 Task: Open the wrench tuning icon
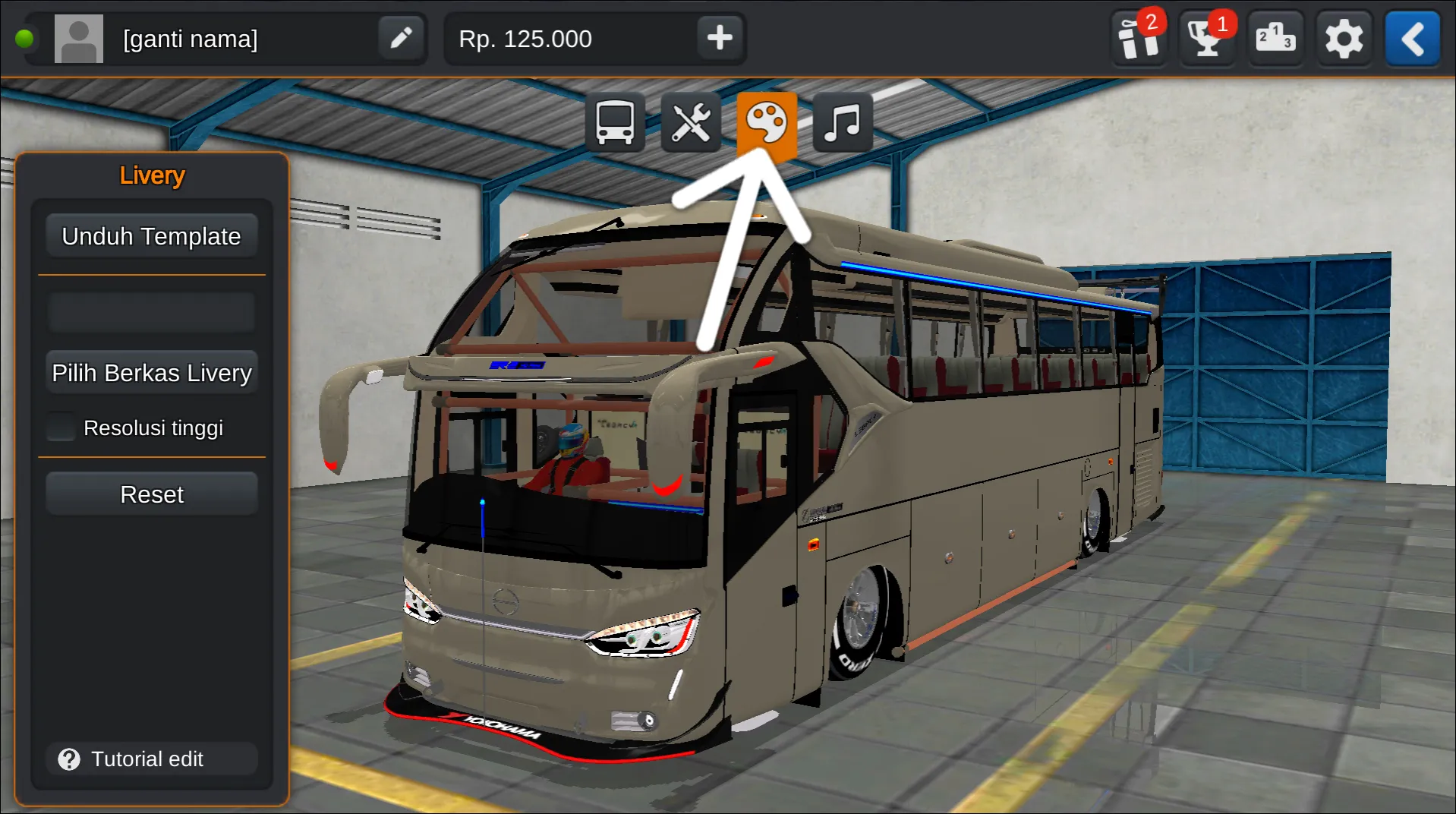[x=691, y=121]
